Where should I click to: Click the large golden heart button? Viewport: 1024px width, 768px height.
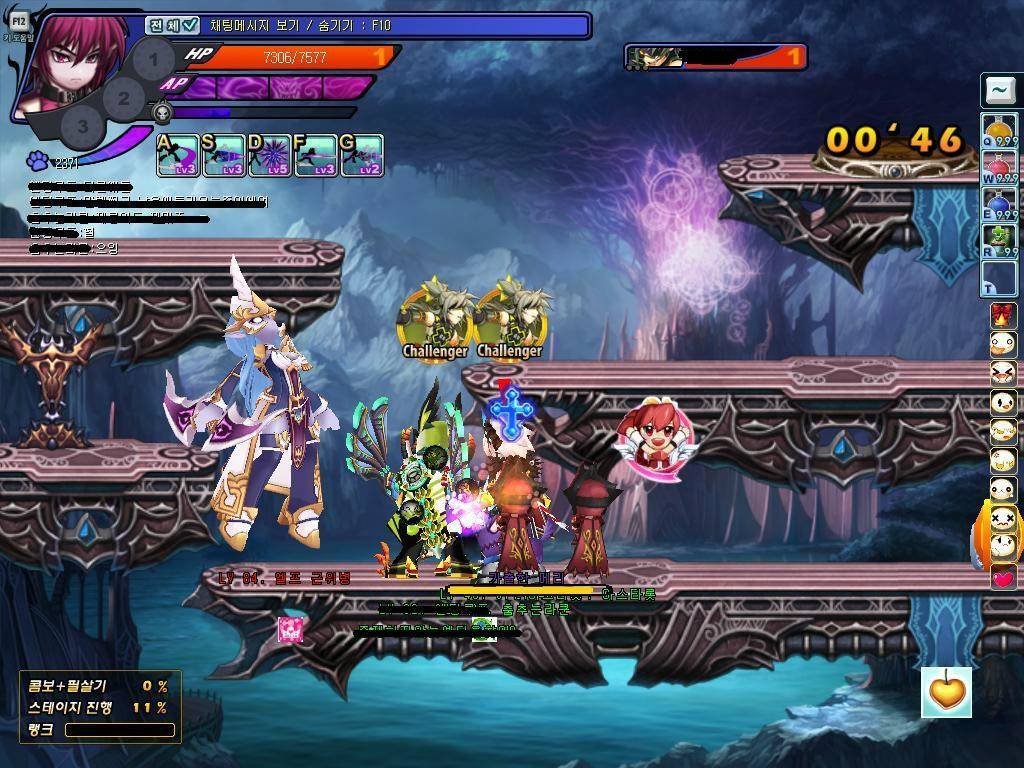946,692
